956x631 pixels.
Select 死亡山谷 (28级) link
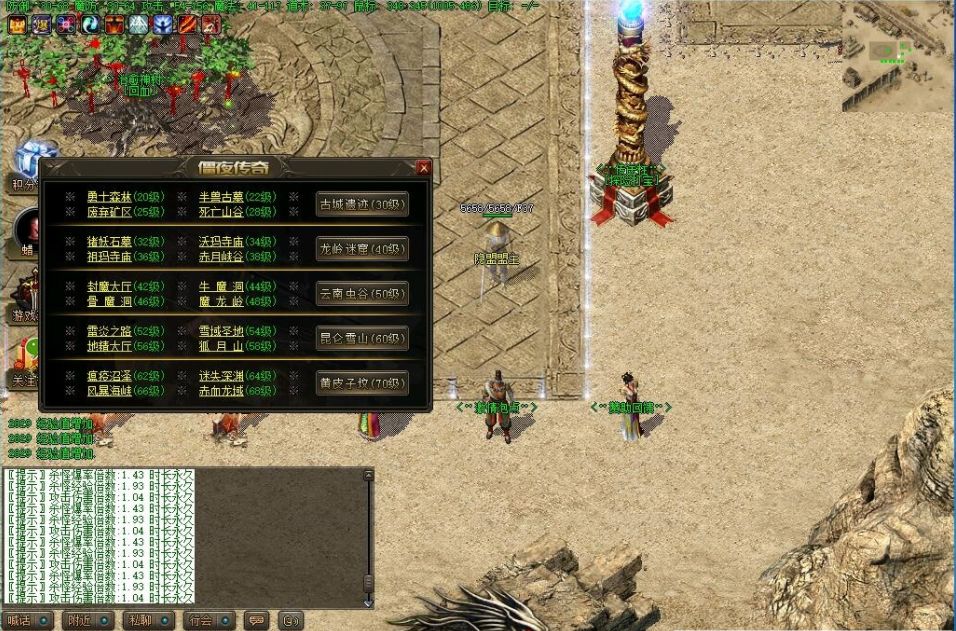[x=237, y=211]
